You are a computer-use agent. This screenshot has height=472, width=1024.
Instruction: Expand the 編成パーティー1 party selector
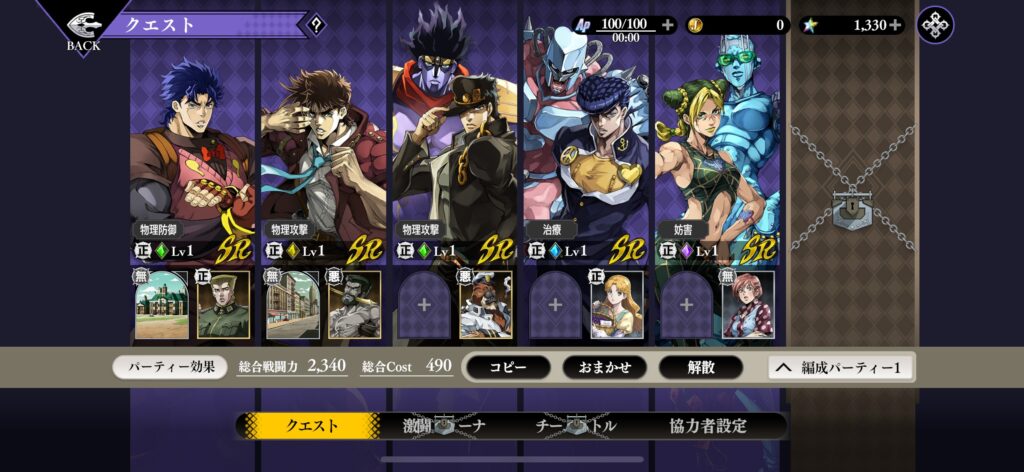pos(840,367)
